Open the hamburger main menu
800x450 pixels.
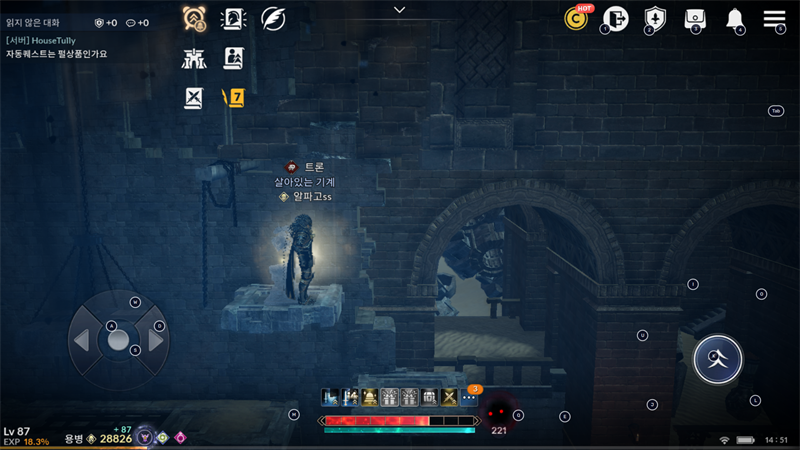pyautogui.click(x=774, y=19)
